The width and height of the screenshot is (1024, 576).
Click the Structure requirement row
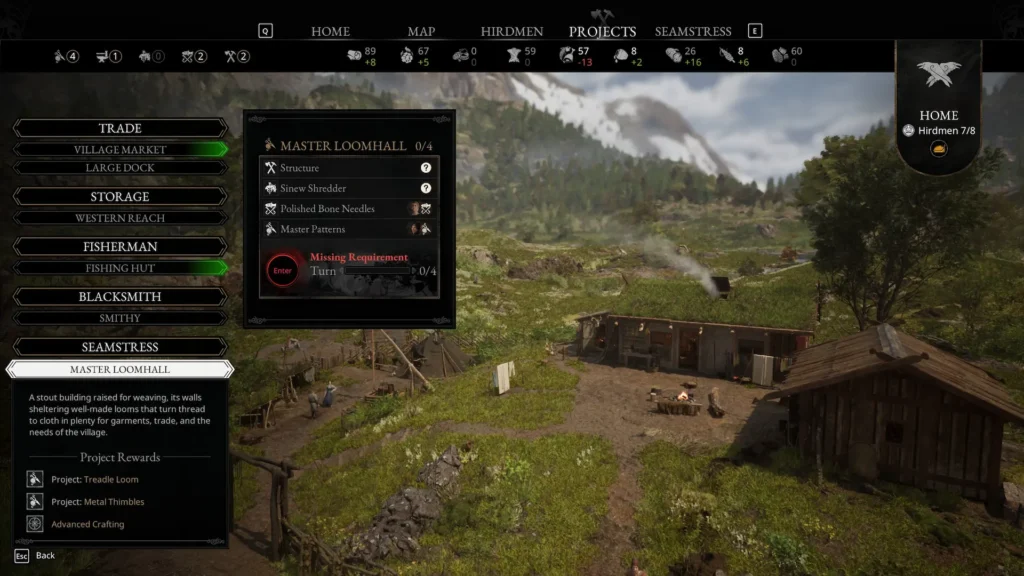pyautogui.click(x=348, y=168)
